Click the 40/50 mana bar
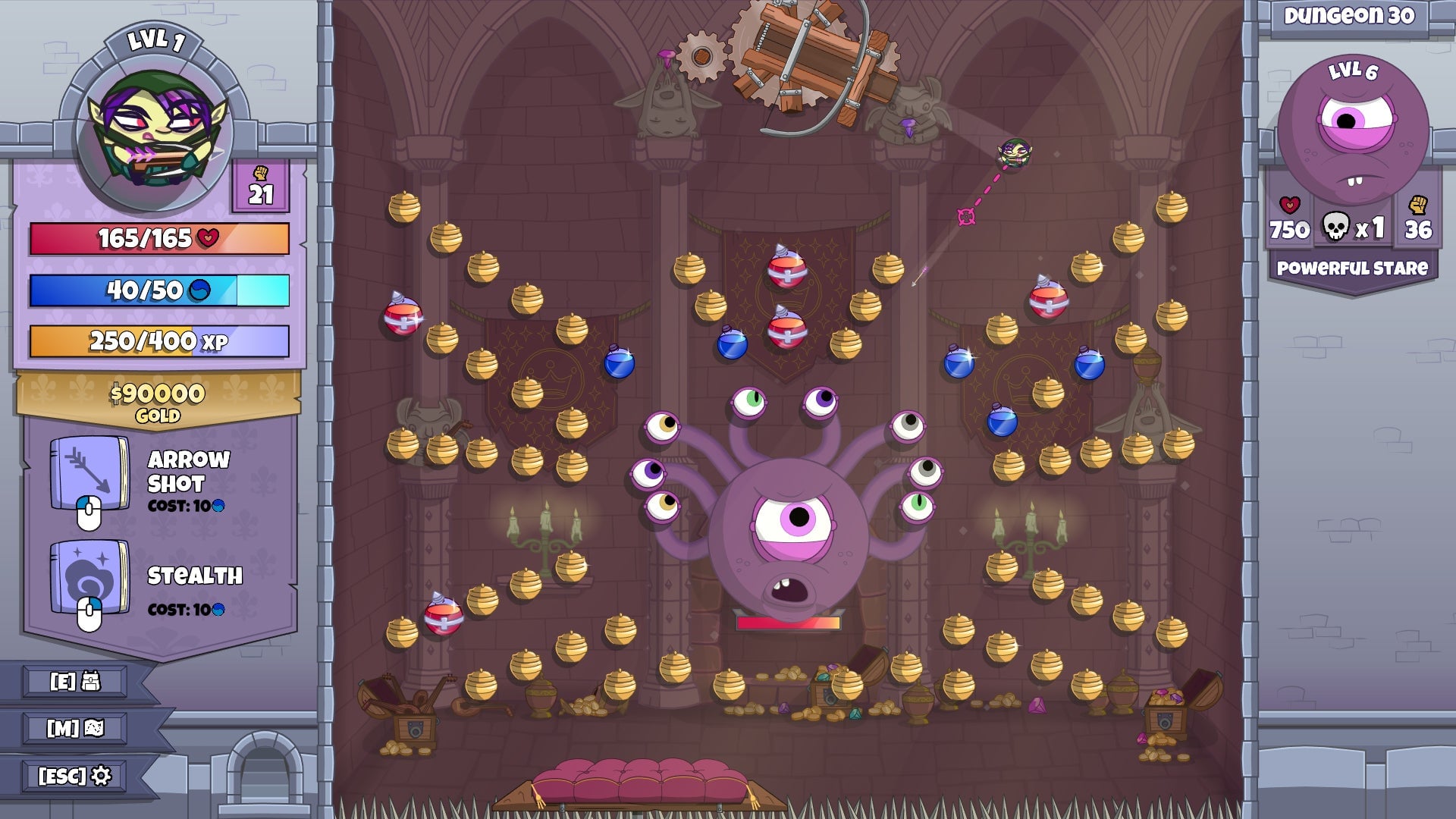 pos(157,291)
